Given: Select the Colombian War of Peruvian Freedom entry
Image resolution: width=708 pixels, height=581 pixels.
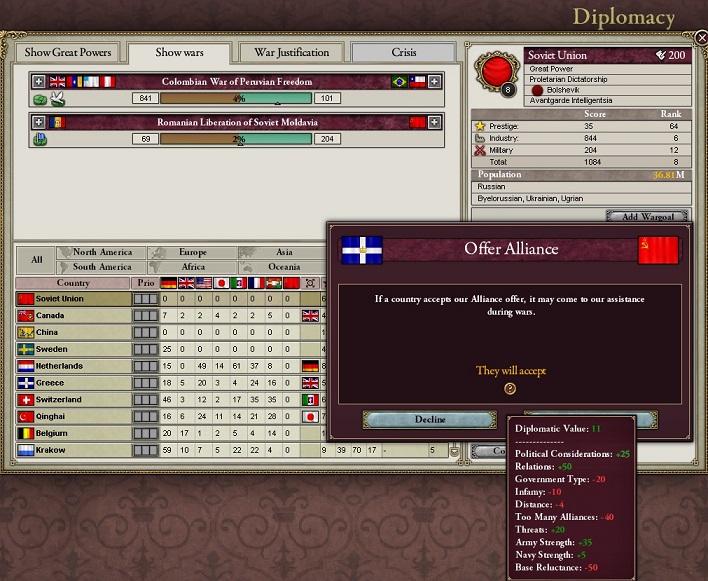Looking at the screenshot, I should (236, 81).
